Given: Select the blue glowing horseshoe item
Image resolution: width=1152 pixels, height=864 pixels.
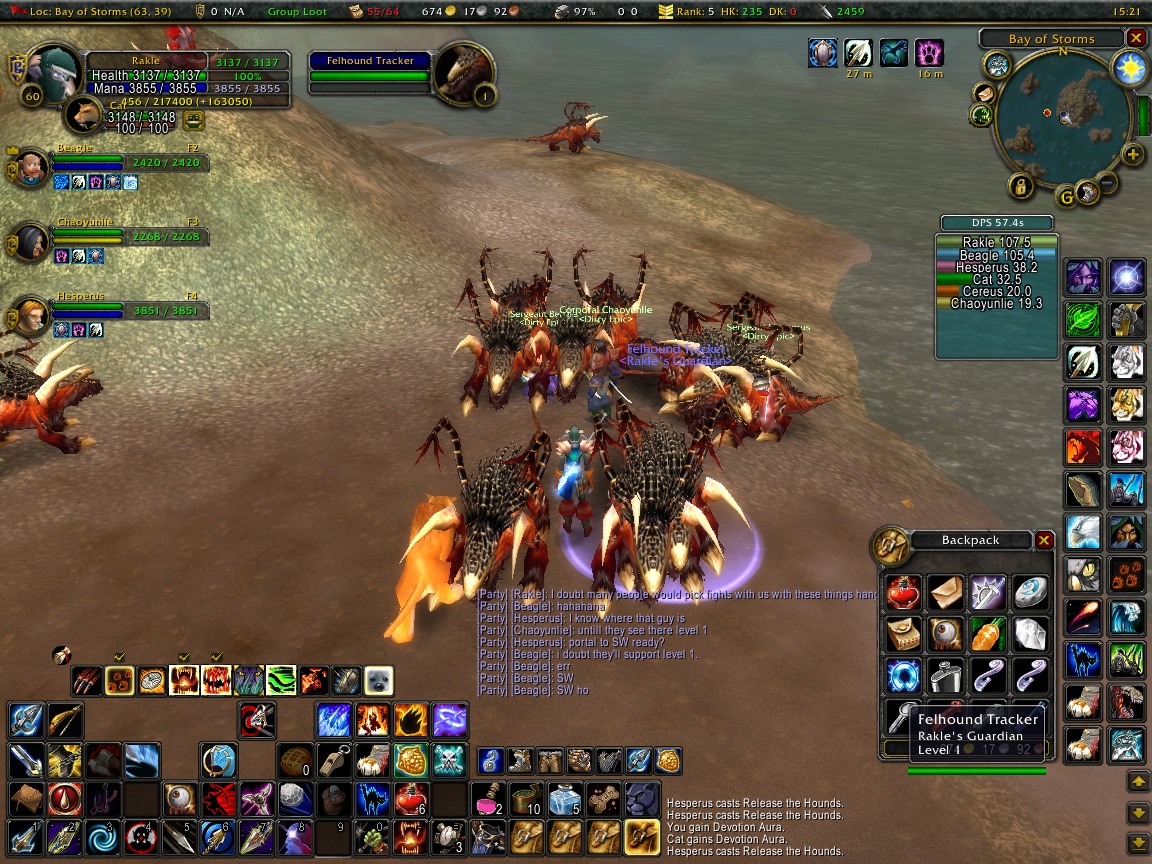Looking at the screenshot, I should (903, 676).
